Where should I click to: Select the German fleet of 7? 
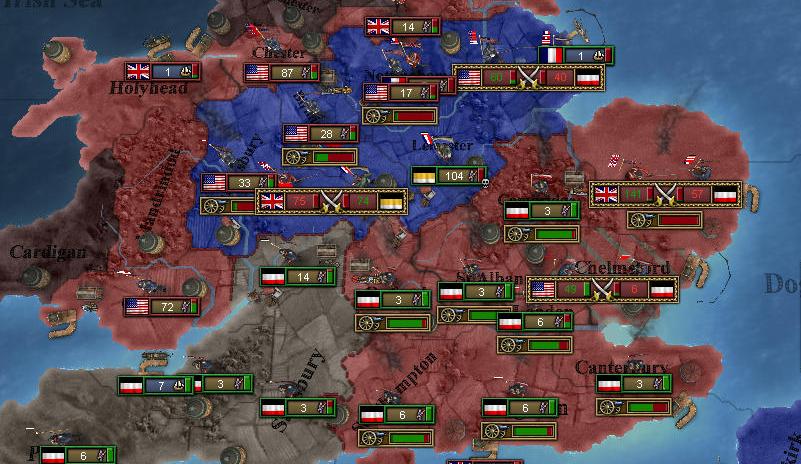tap(155, 385)
